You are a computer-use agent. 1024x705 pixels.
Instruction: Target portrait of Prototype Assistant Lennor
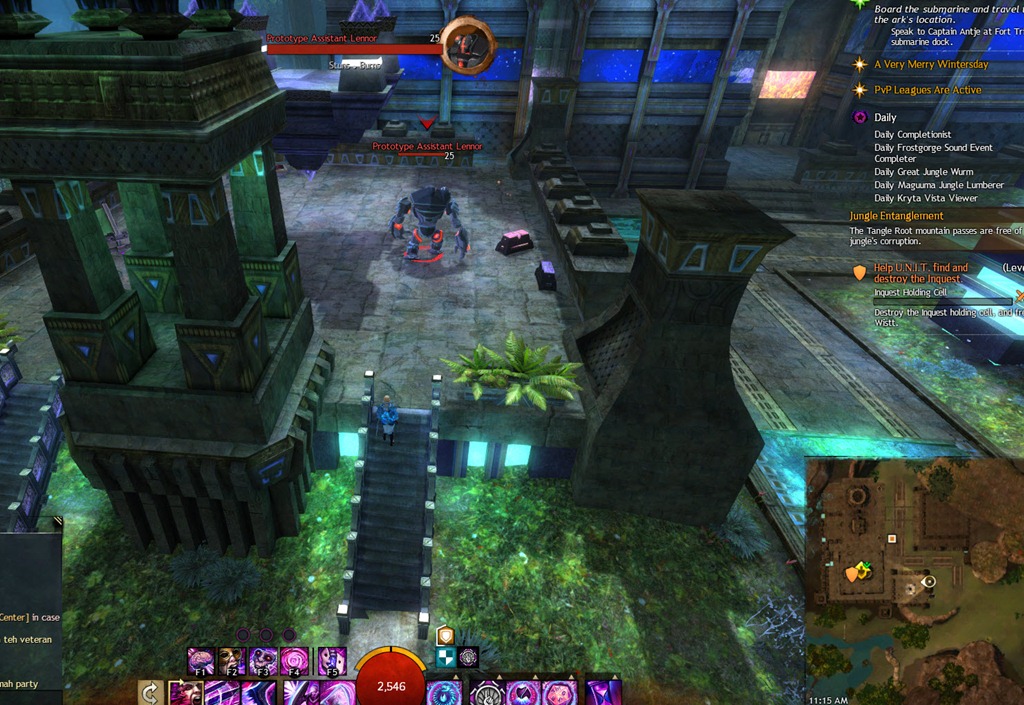467,45
